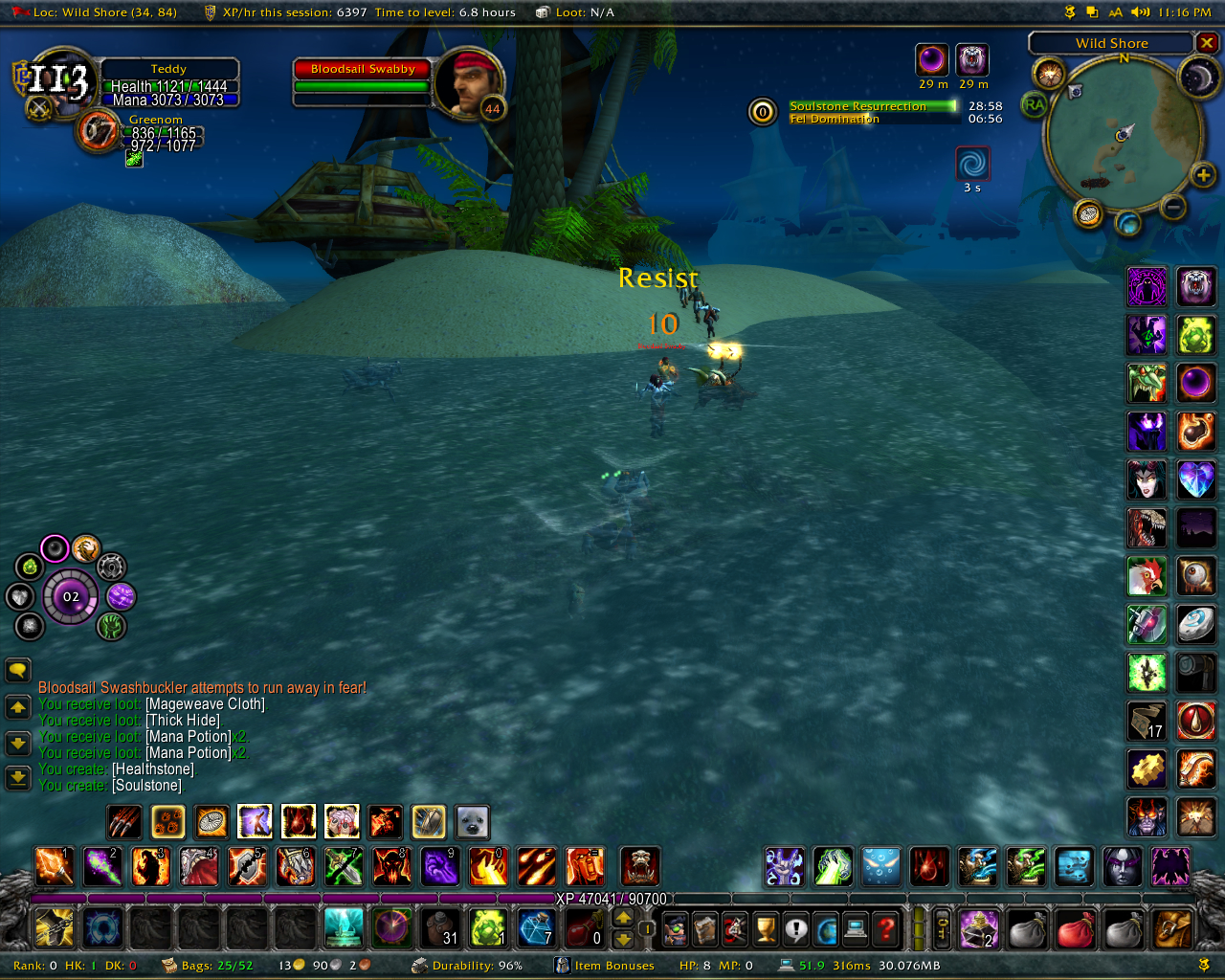Open the backpack bag slot
Image resolution: width=1225 pixels, height=980 pixels.
(1172, 927)
